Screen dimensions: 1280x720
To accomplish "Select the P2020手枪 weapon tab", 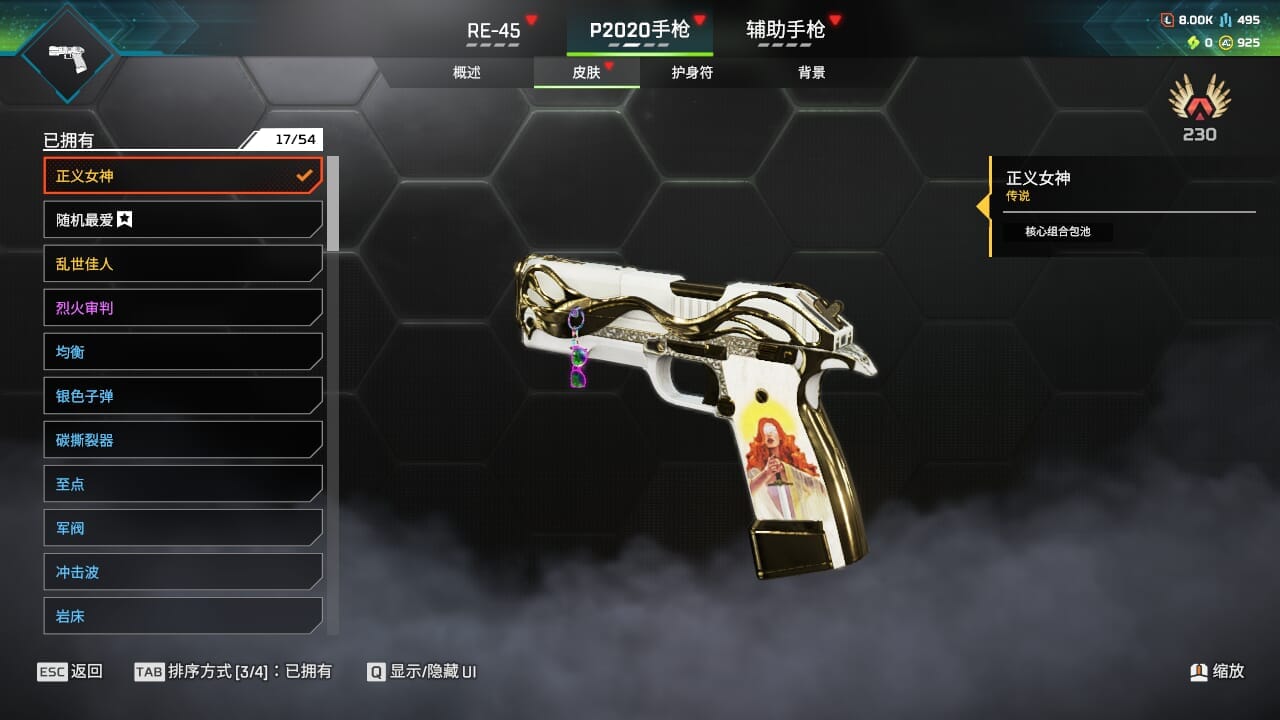I will point(639,30).
